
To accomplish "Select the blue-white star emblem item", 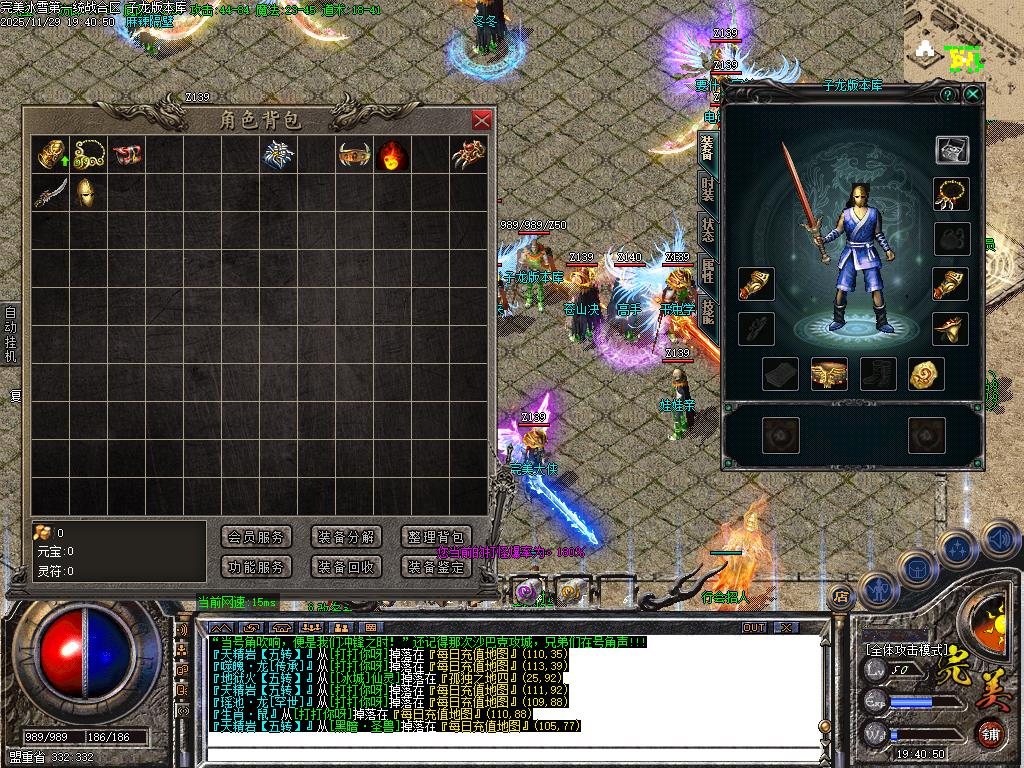I will [x=277, y=155].
